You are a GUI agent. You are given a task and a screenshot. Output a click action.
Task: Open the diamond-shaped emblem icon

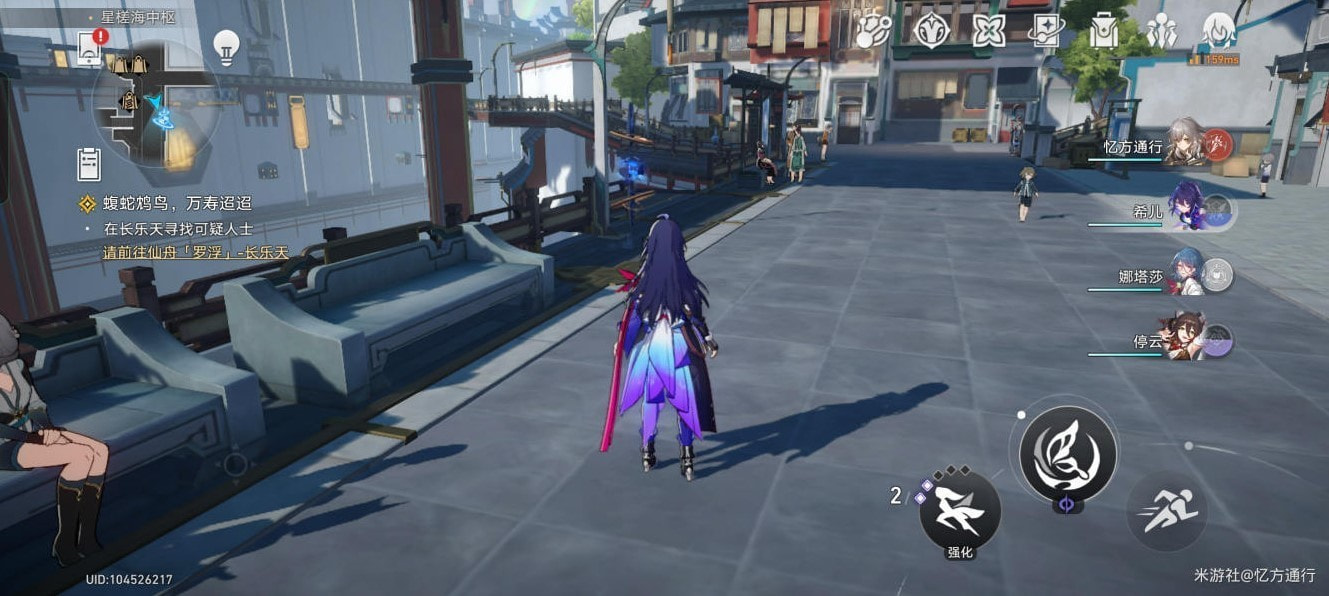pyautogui.click(x=931, y=30)
